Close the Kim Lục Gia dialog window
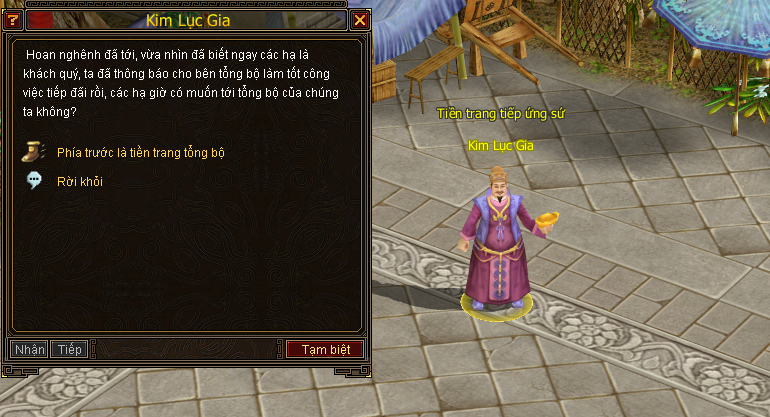The width and height of the screenshot is (770, 417). (360, 20)
